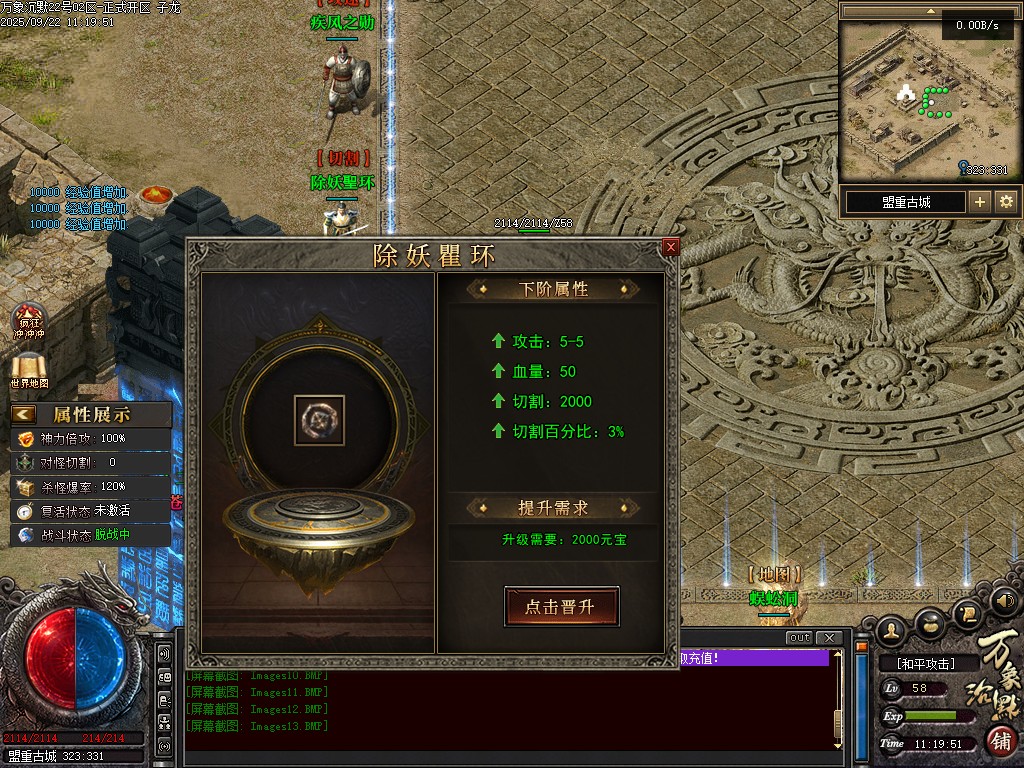The height and width of the screenshot is (768, 1024).
Task: Click the 点击晋升 upgrade button
Action: click(x=561, y=607)
